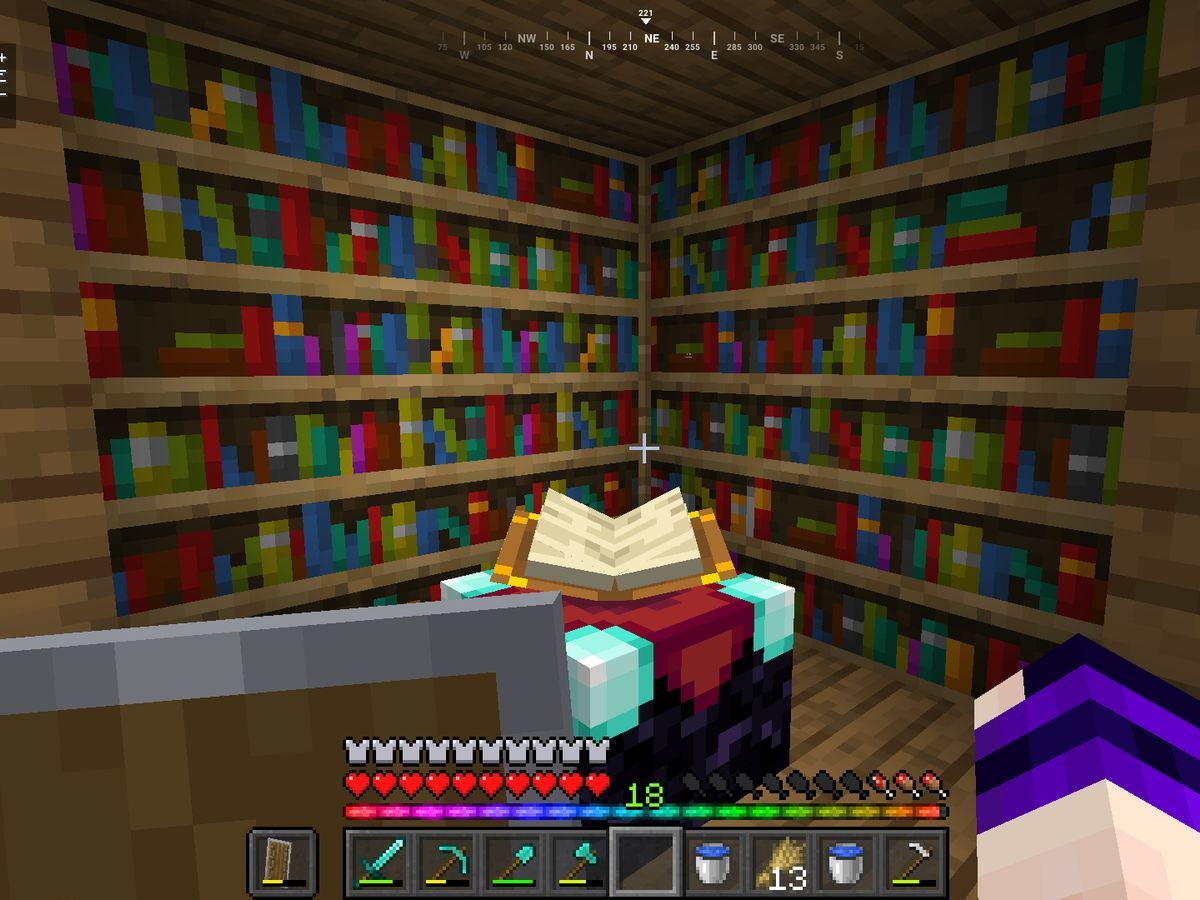Select the wheat stack of 13
This screenshot has height=900, width=1200.
tap(780, 861)
